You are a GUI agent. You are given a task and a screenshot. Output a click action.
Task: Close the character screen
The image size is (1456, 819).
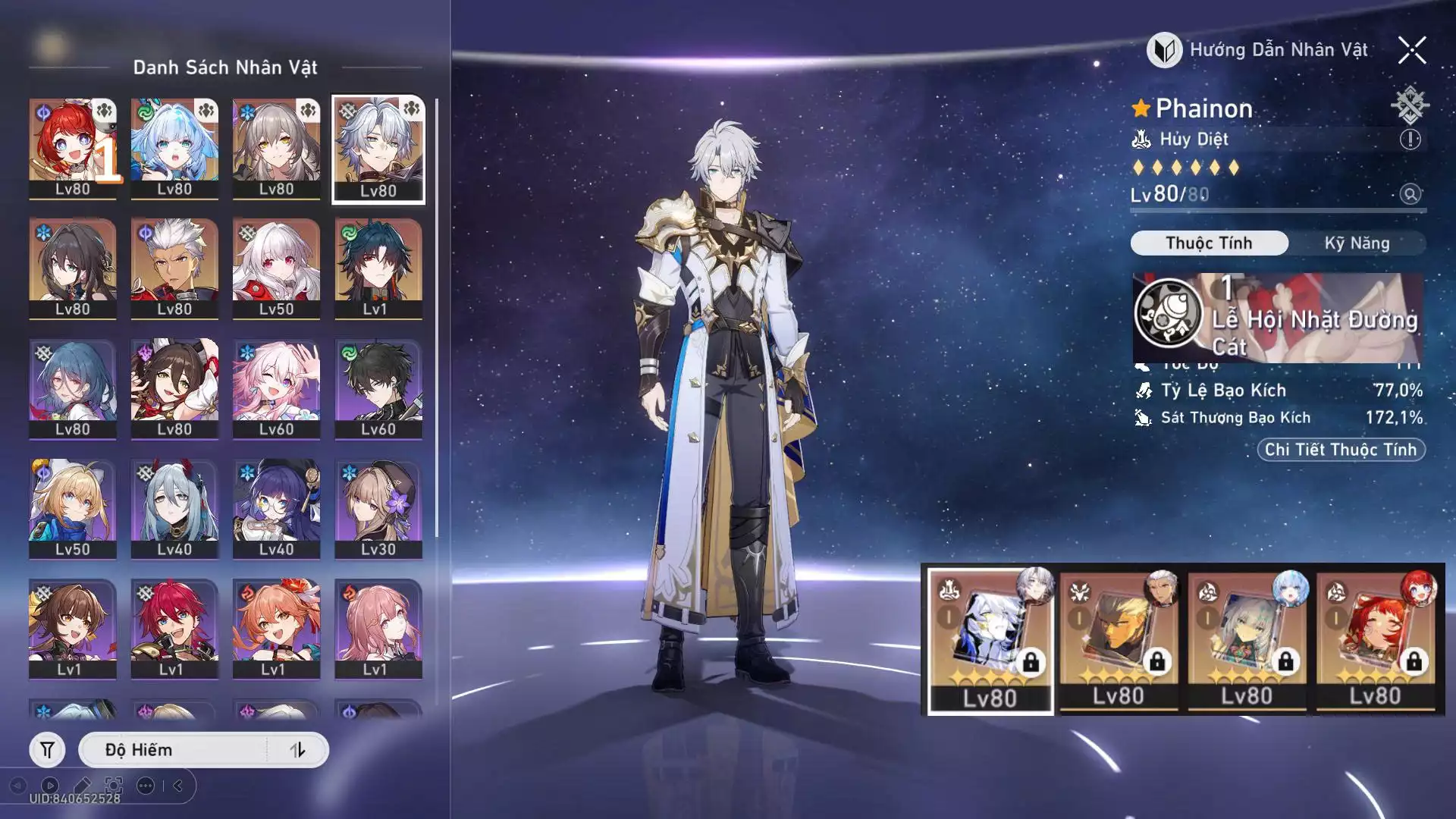[x=1412, y=51]
